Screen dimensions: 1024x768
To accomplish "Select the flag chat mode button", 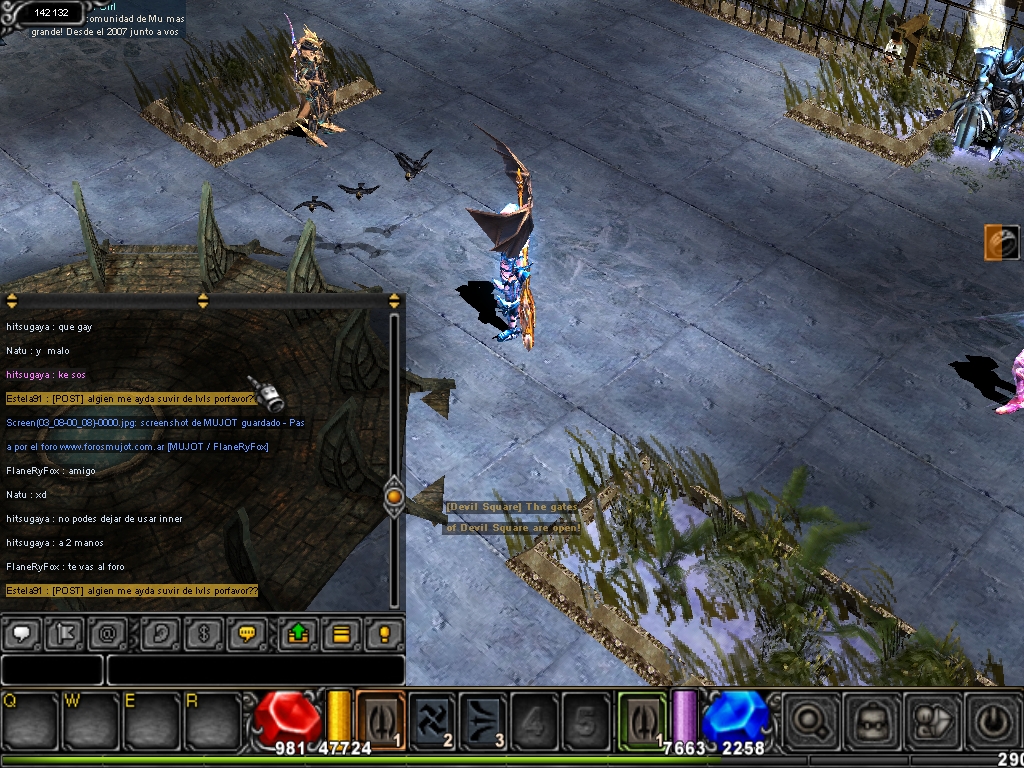I will coord(62,634).
